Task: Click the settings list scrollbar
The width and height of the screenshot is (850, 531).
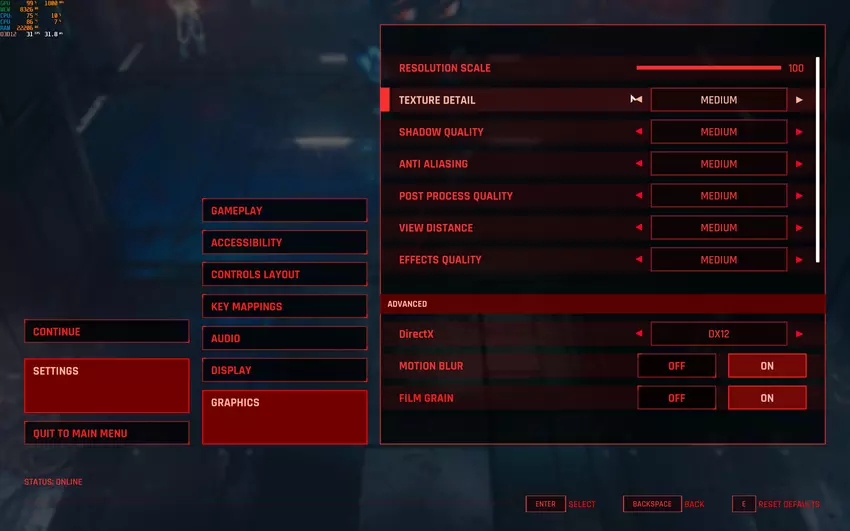Action: (x=818, y=160)
